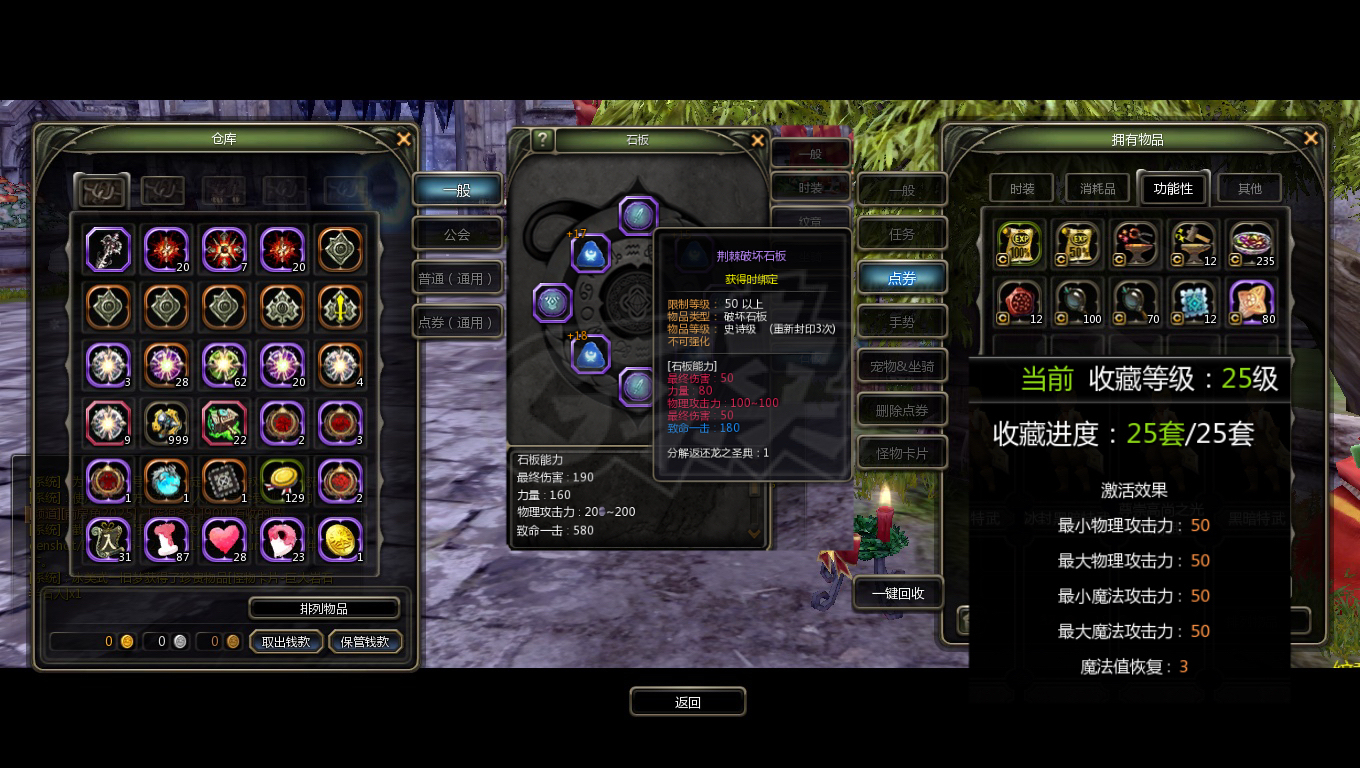Open the 石板 help question mark

point(542,140)
